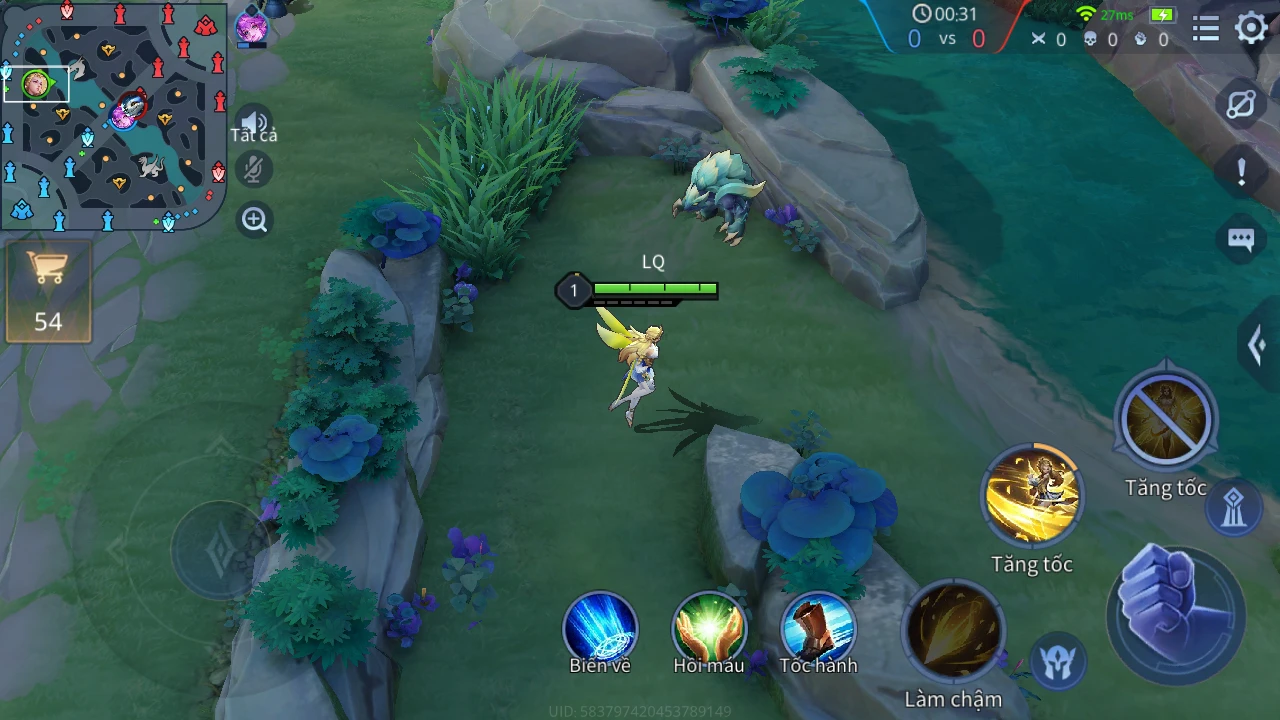1280x720 pixels.
Task: Activate the Biến về recall spell
Action: point(600,628)
